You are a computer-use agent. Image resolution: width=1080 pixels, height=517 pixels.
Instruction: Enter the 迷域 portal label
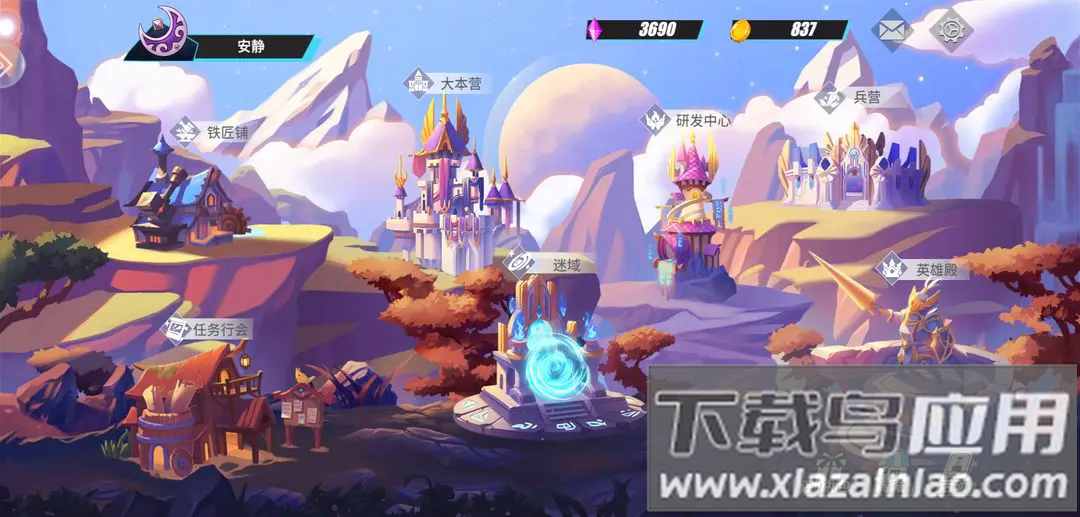point(551,265)
